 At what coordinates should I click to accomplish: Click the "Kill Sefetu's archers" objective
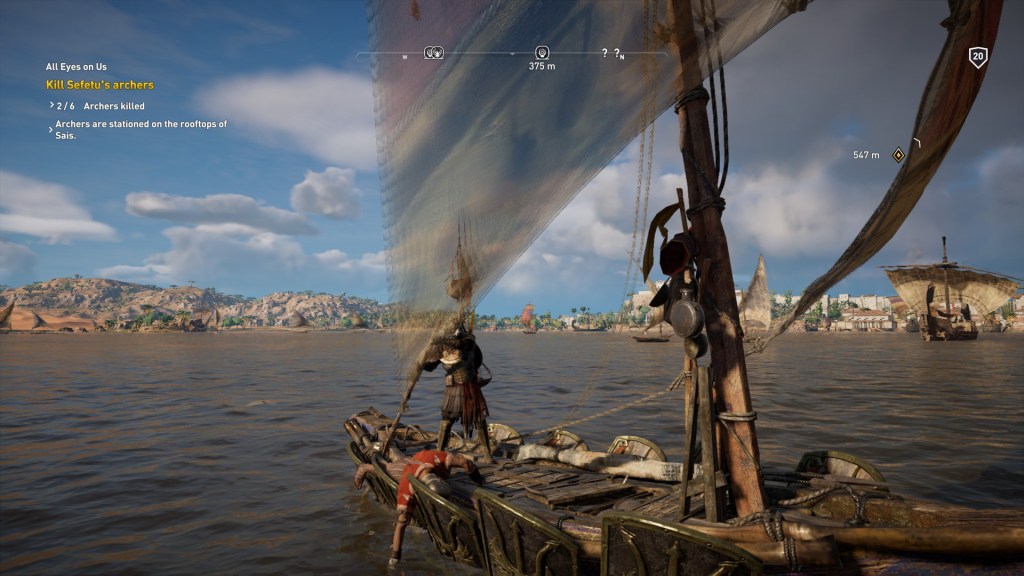point(100,85)
